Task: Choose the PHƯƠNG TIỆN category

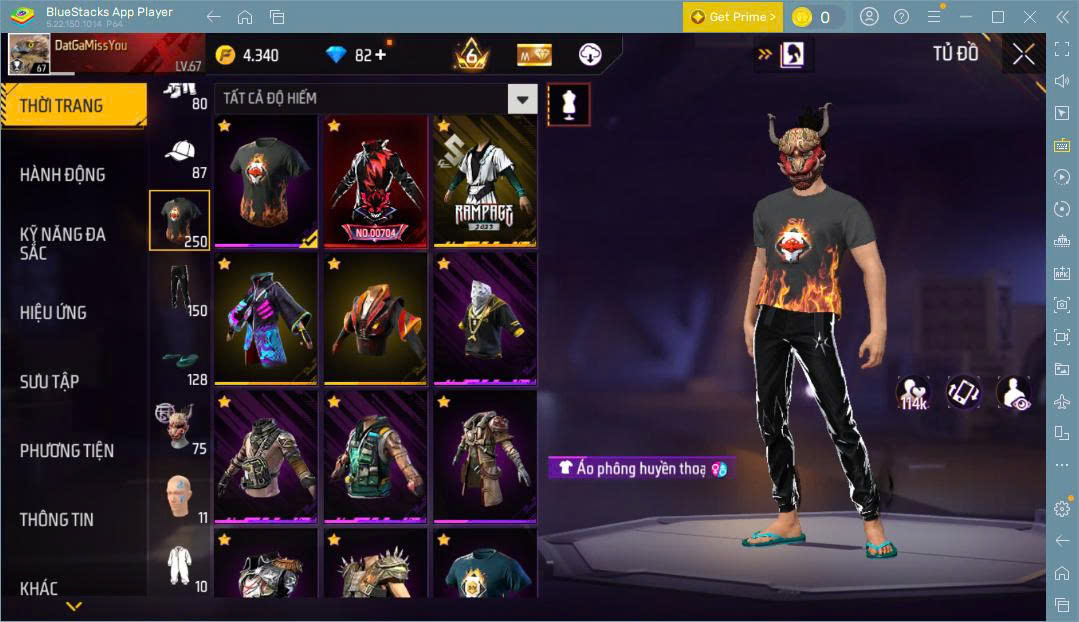Action: [x=67, y=450]
